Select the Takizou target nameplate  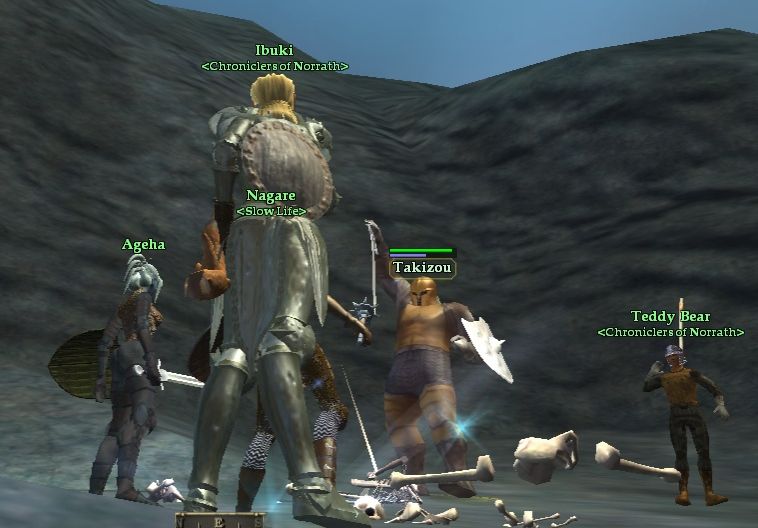point(422,268)
